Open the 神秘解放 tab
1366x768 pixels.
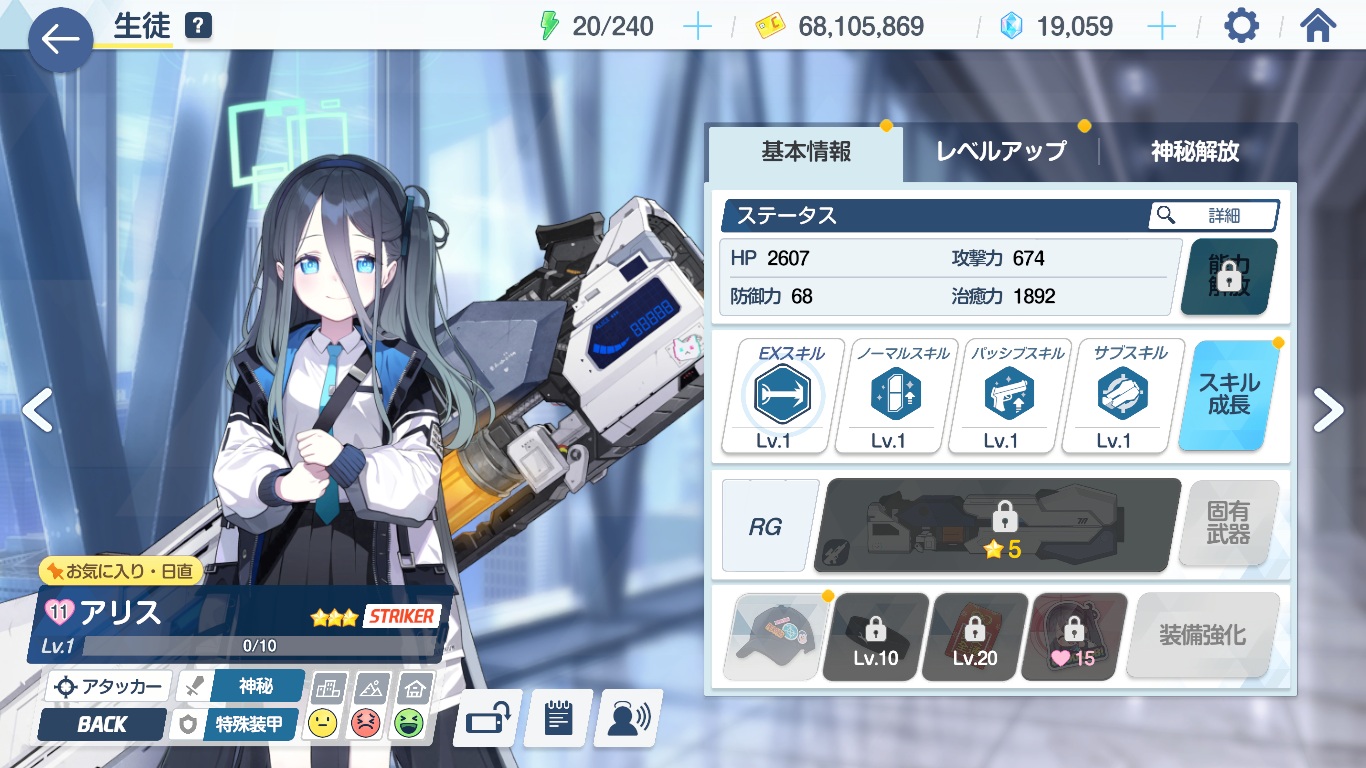(x=1195, y=152)
